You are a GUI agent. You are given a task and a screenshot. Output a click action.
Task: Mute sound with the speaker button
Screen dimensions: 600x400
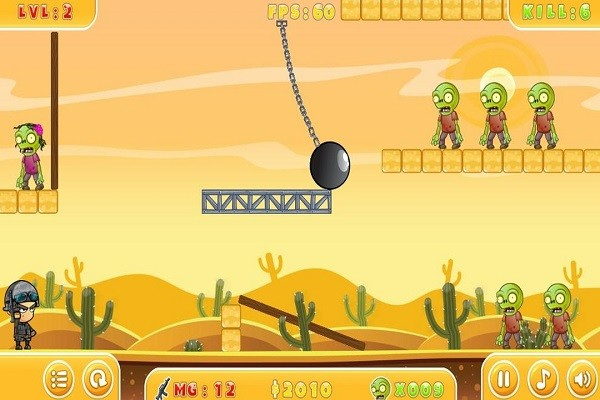click(581, 379)
